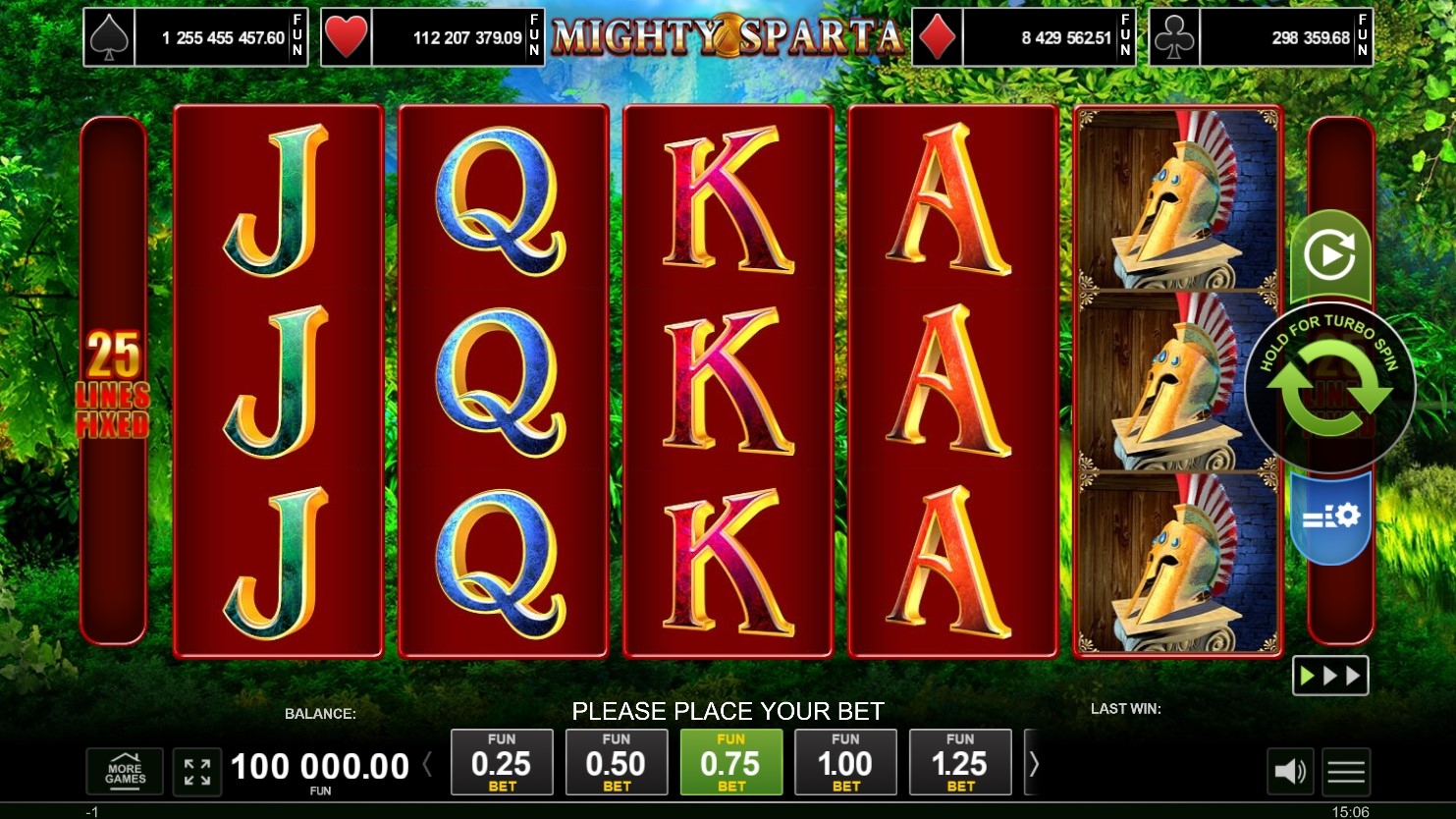Pick the 1.25 bet

pos(960,762)
